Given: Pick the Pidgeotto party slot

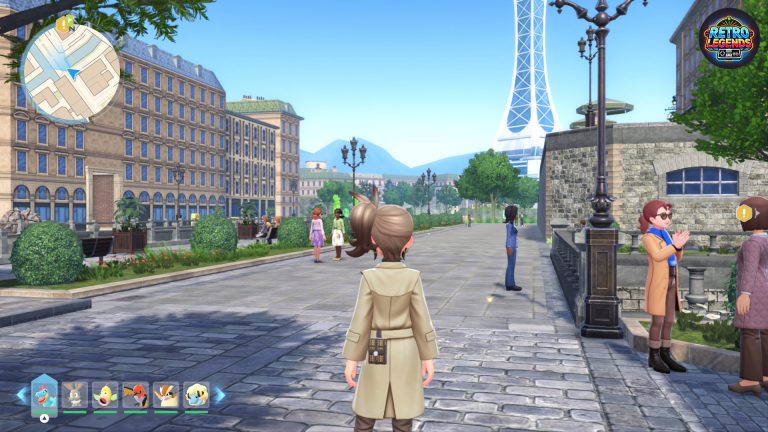Looking at the screenshot, I should click(166, 396).
